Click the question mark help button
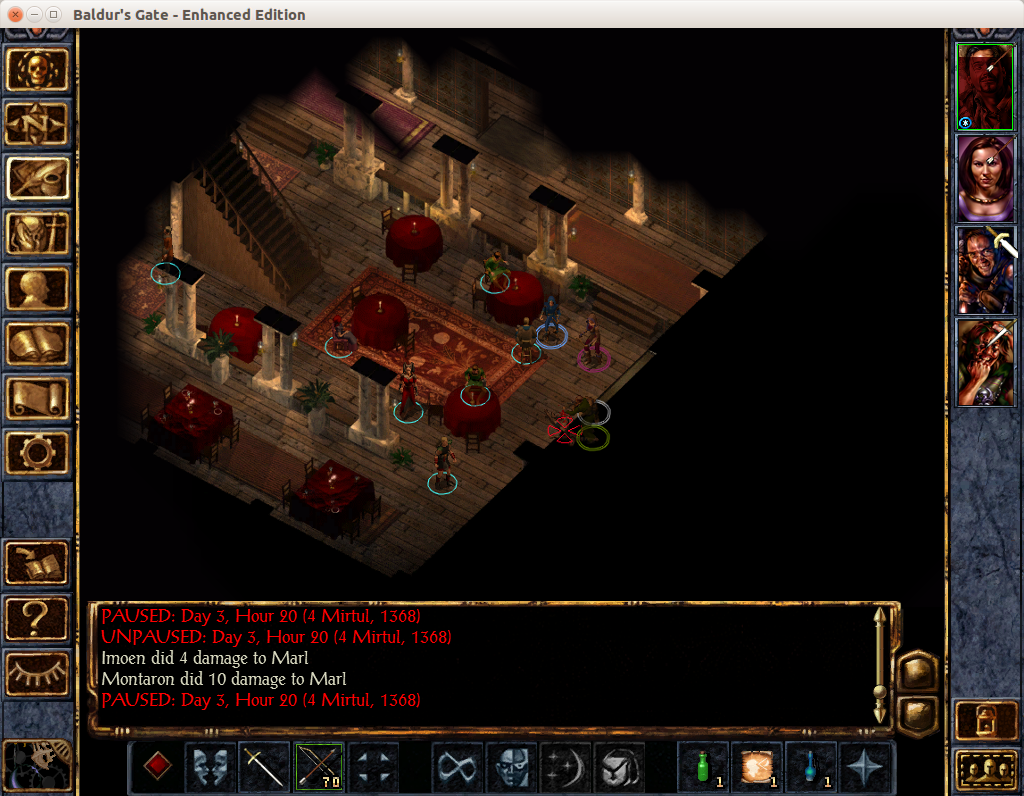 point(39,619)
